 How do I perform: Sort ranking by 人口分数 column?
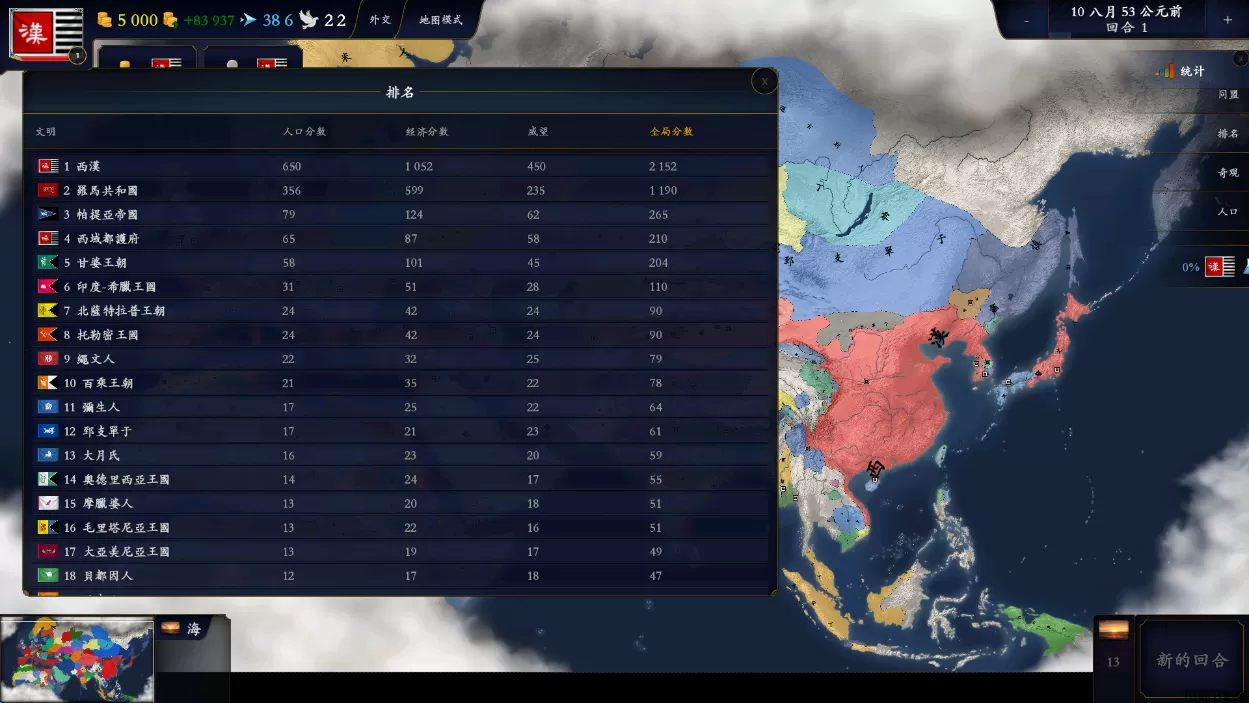(x=304, y=132)
